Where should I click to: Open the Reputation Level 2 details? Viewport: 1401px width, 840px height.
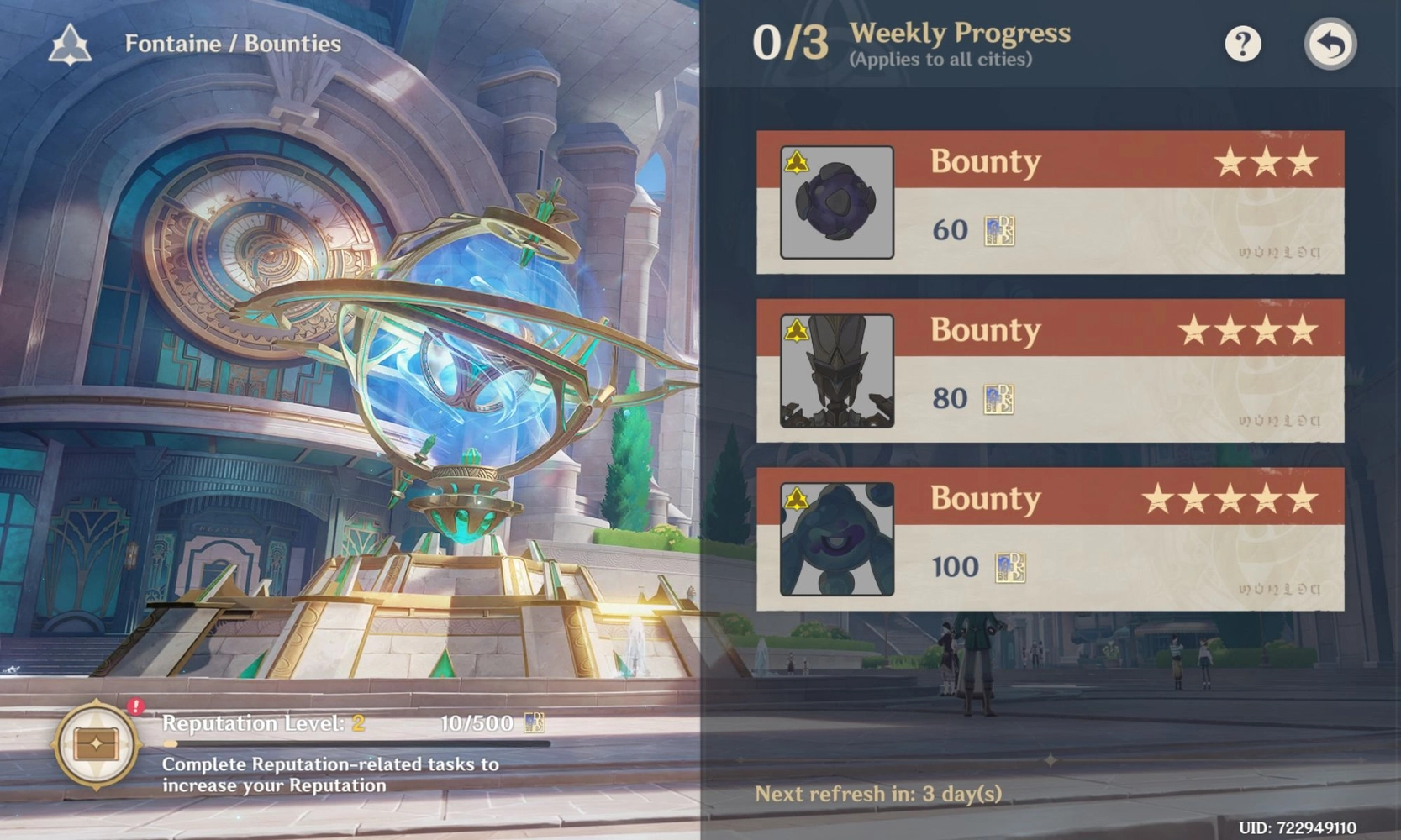tap(257, 723)
